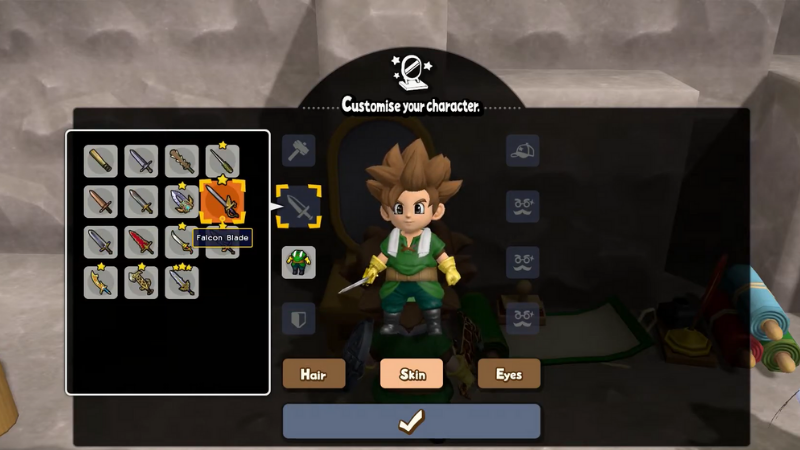Choose the wooden club weapon
The image size is (800, 450).
coord(100,161)
